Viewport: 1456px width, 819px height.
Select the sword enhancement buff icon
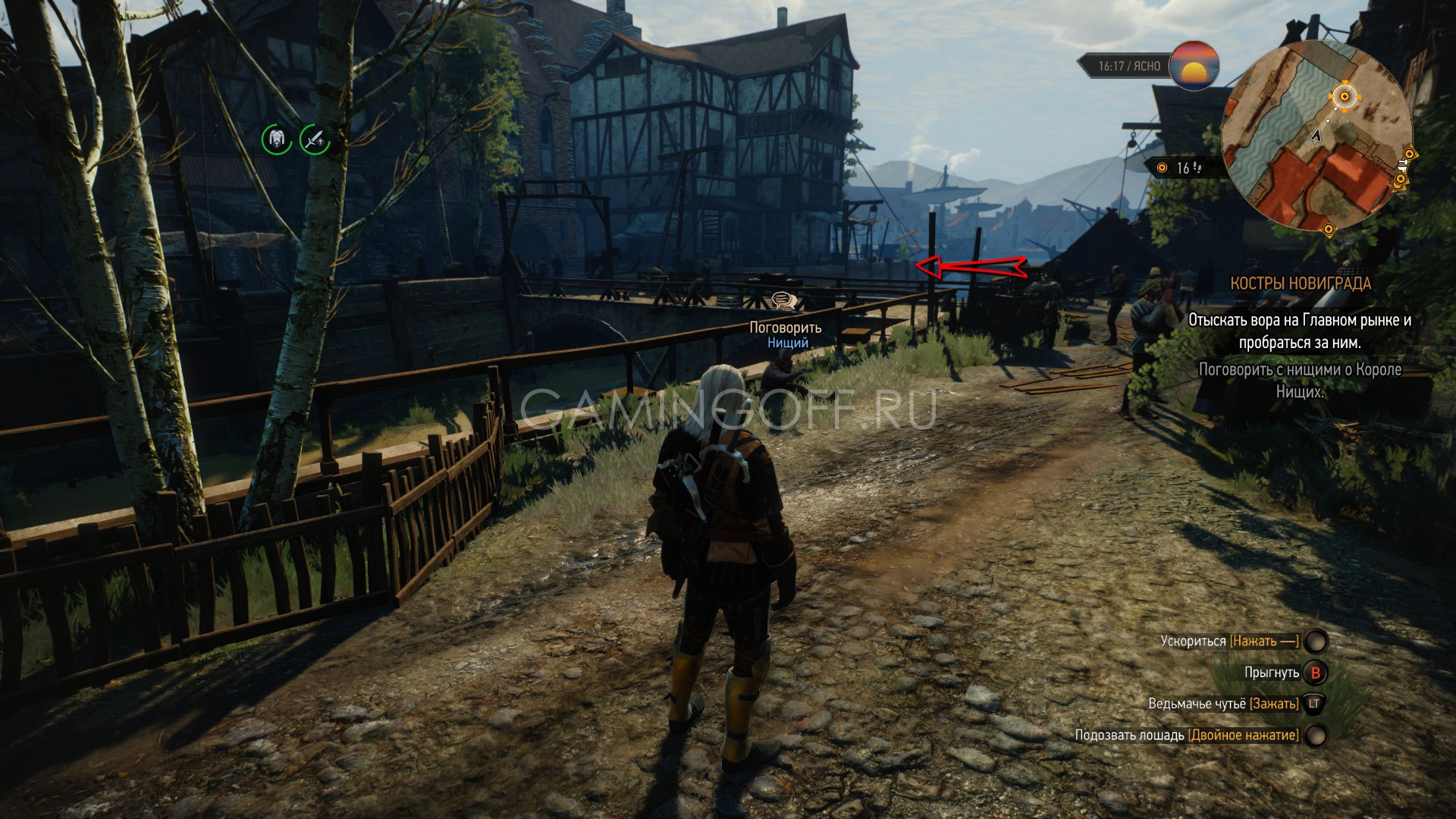[x=315, y=140]
